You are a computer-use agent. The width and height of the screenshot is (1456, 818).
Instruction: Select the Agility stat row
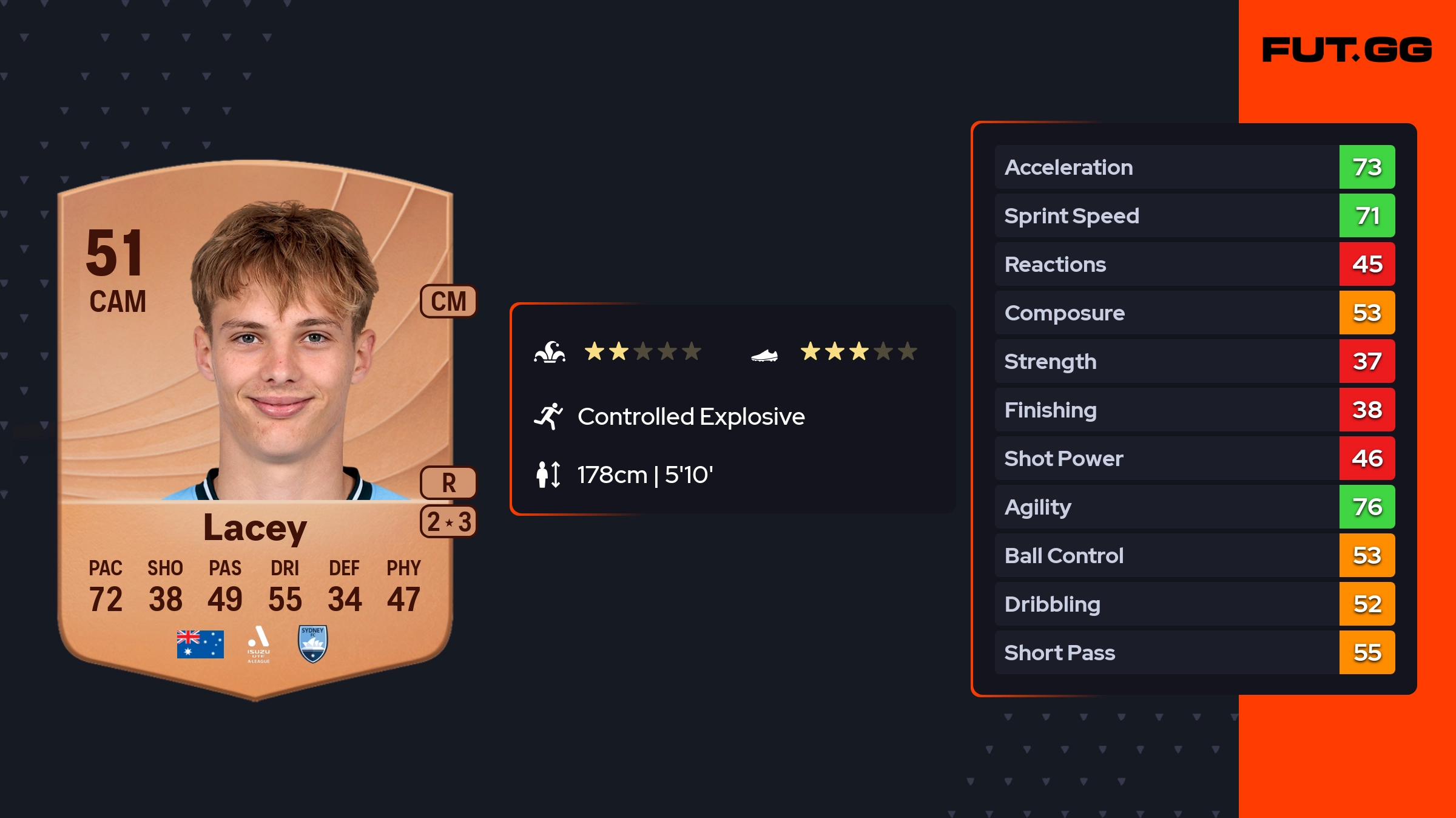click(1195, 507)
